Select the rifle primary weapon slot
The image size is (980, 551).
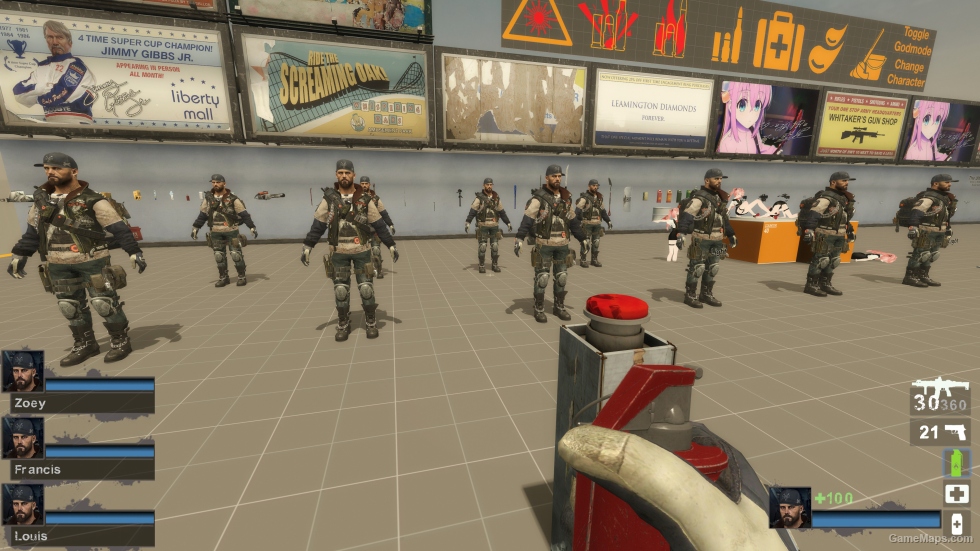tap(940, 396)
